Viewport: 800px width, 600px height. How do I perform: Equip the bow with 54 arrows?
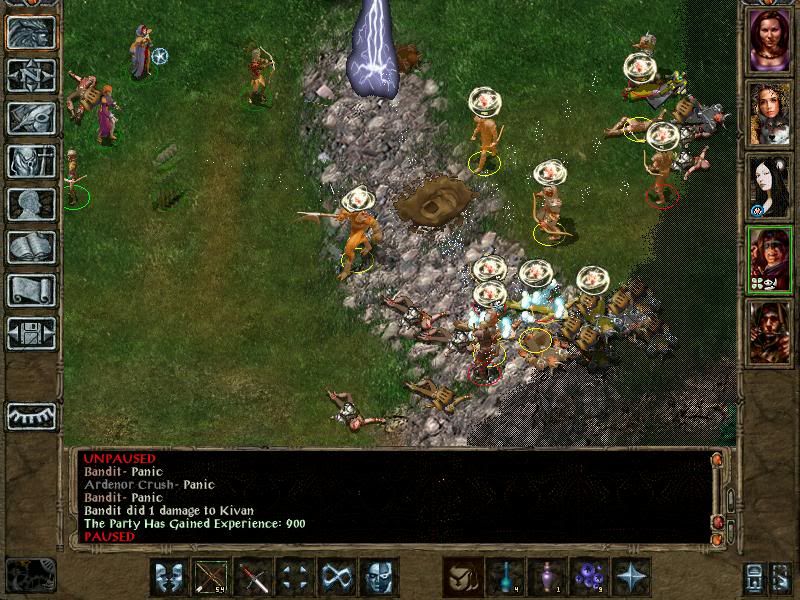coord(212,577)
